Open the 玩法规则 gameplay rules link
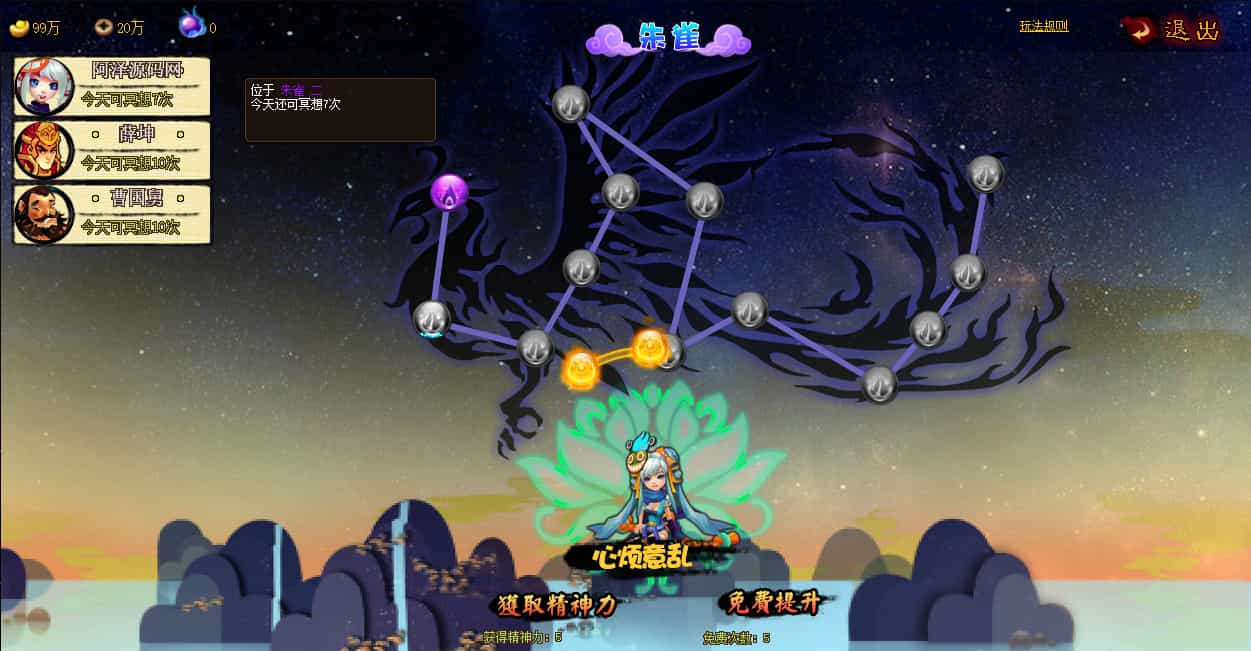Screen dimensions: 1251x651 point(1043,26)
